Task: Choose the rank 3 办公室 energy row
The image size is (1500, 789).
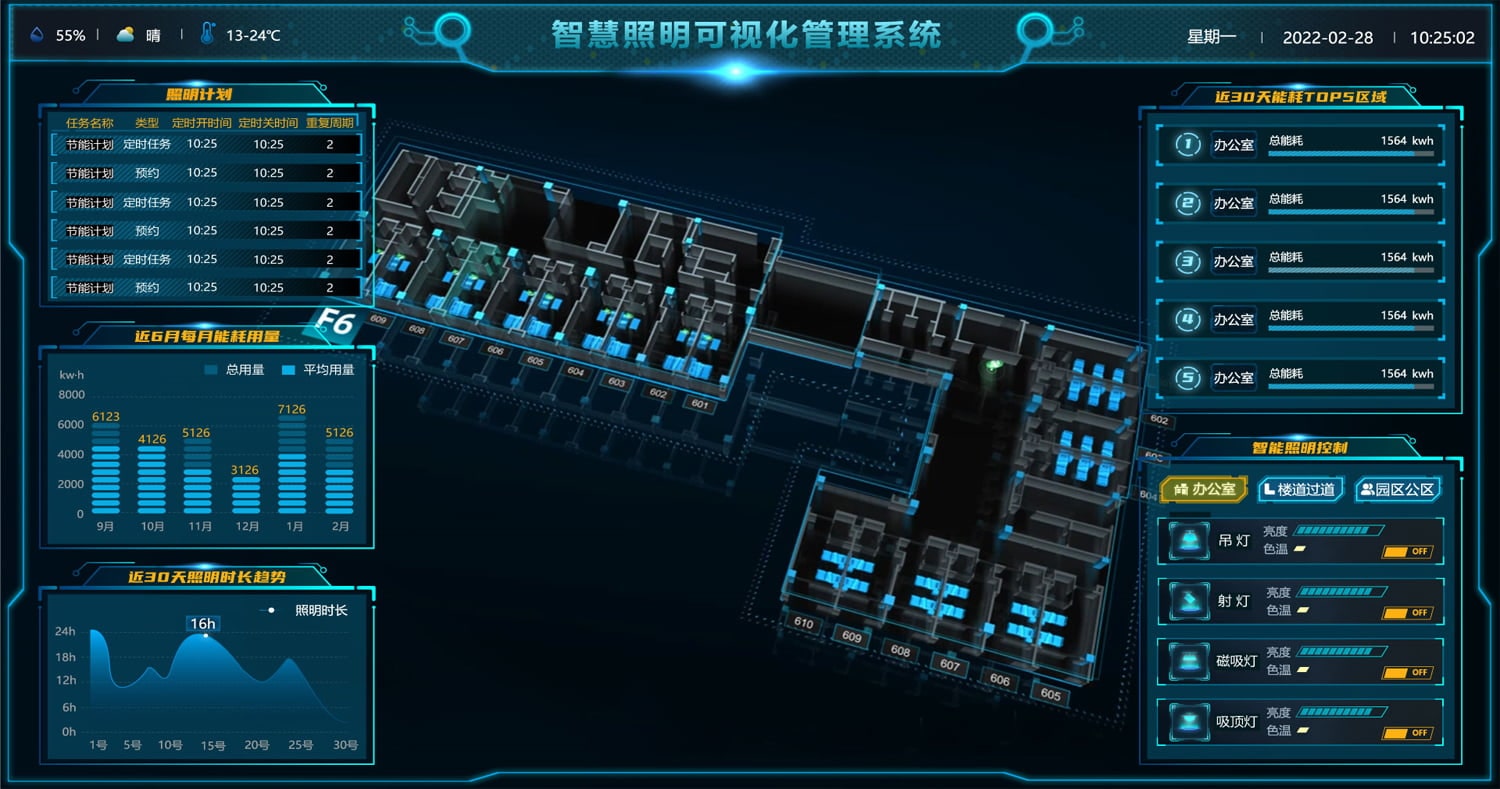Action: 1300,262
